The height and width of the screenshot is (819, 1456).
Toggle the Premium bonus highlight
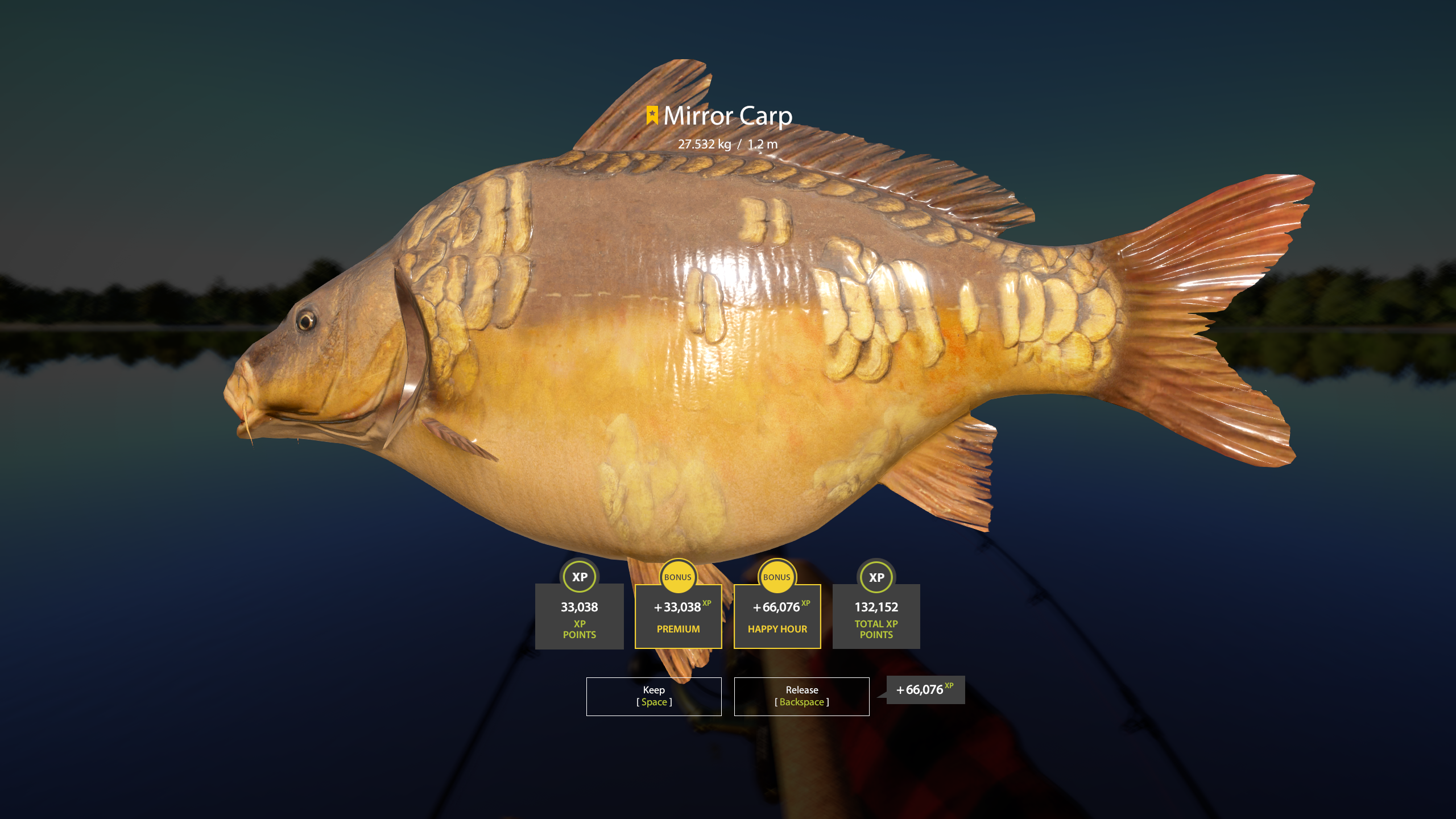tap(678, 617)
